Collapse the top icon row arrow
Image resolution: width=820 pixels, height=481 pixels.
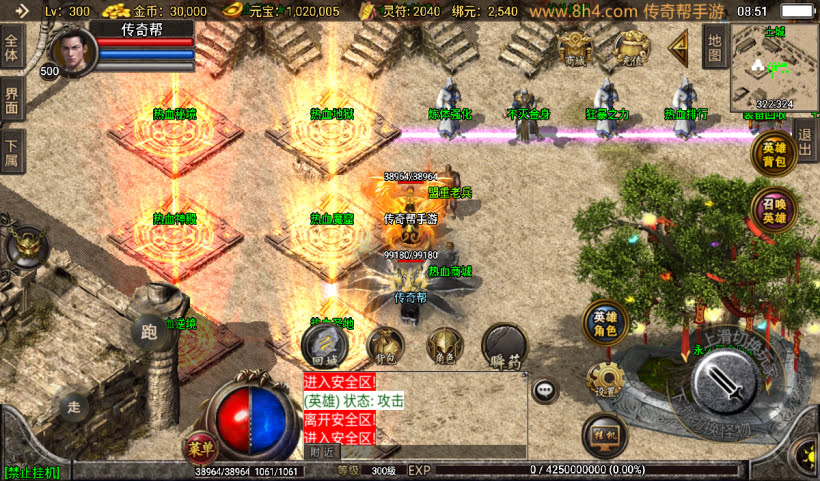[x=679, y=46]
